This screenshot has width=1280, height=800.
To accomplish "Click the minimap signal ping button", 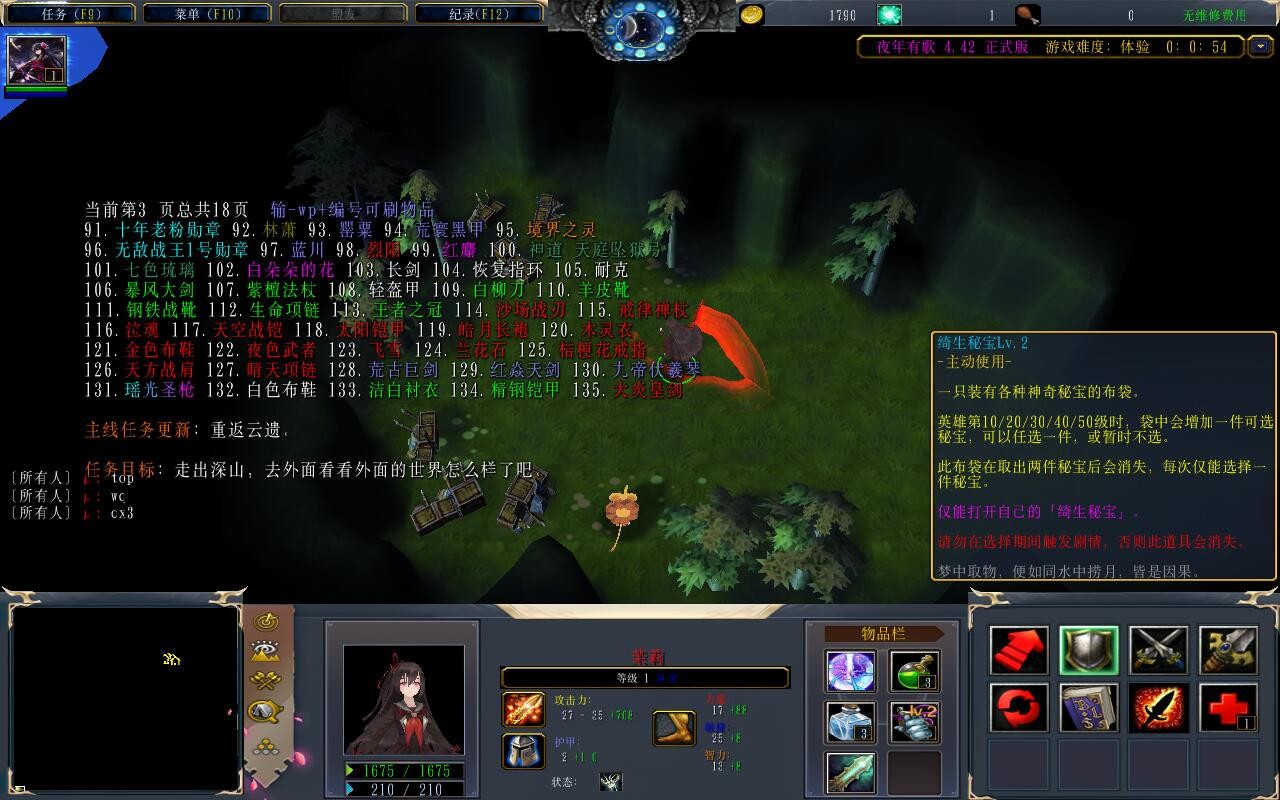I will click(x=266, y=622).
